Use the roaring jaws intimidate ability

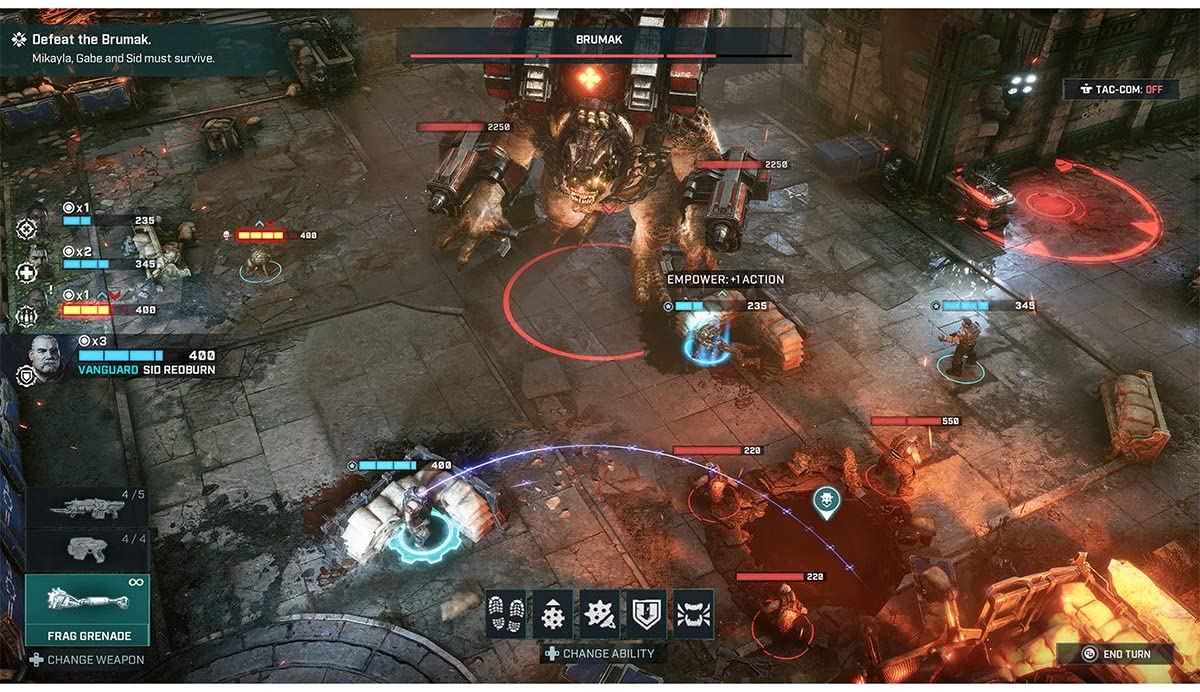(693, 613)
